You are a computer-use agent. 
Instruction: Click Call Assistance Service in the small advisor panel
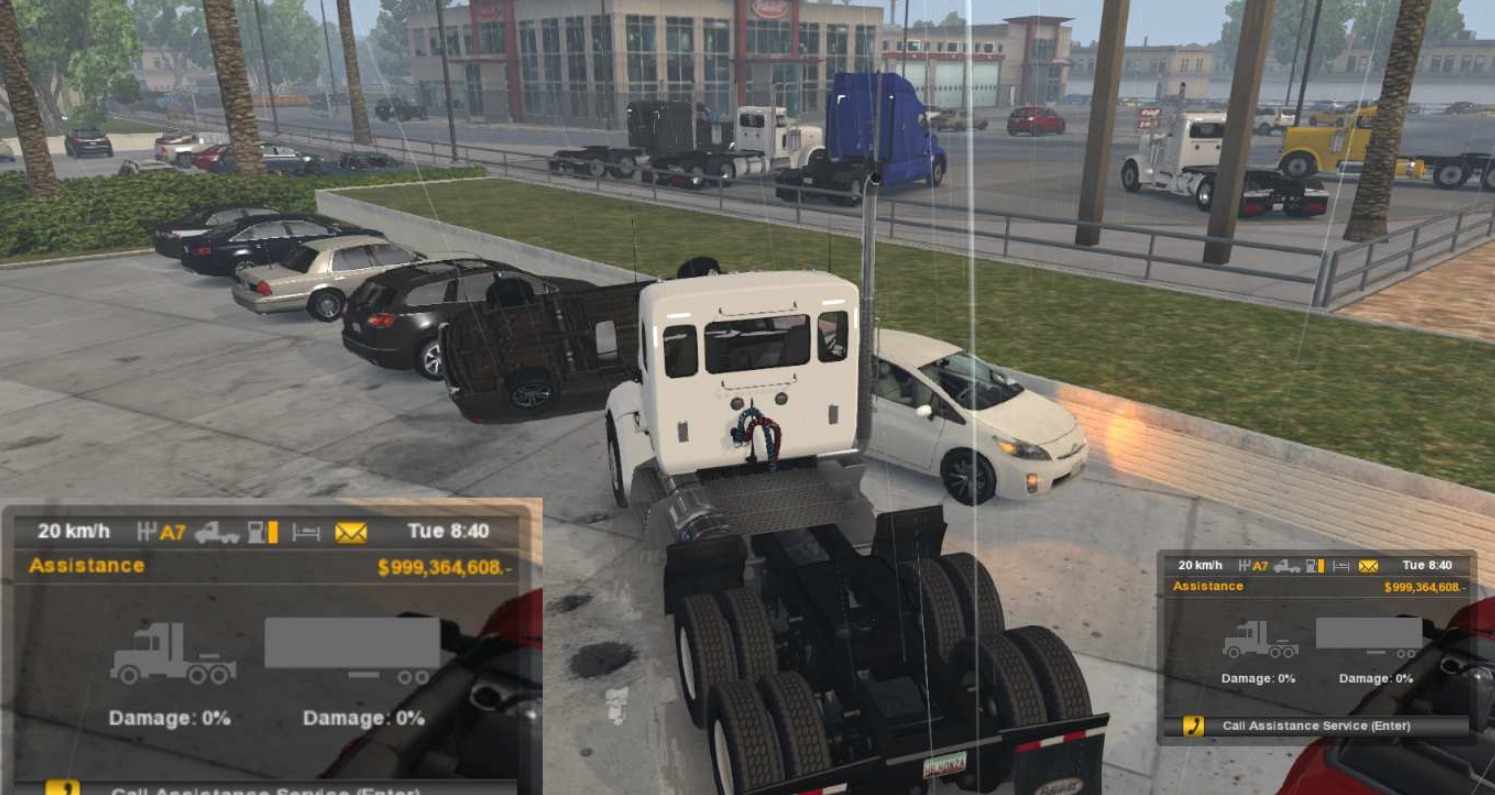(x=1315, y=726)
